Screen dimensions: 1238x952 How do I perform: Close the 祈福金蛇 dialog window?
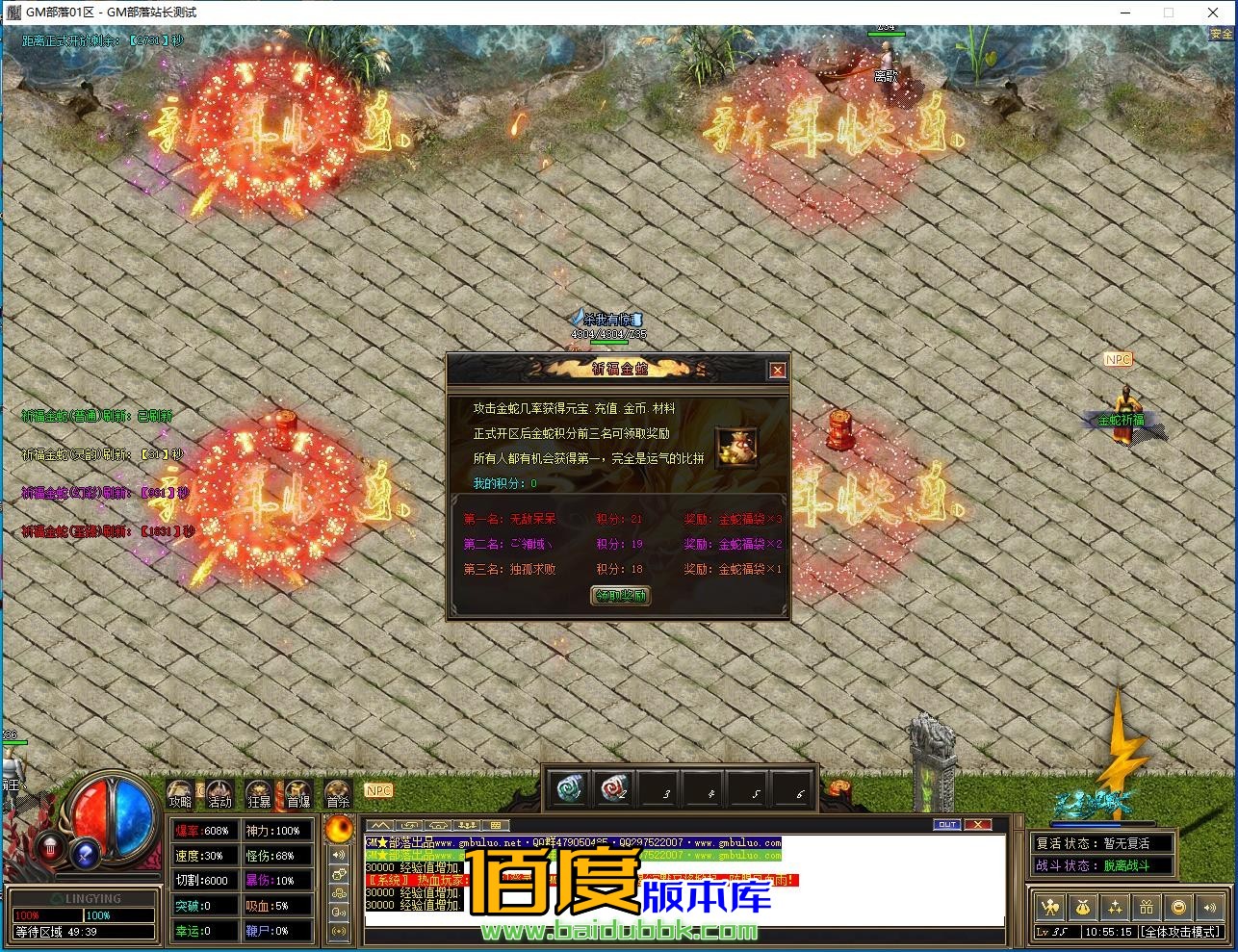click(x=777, y=371)
